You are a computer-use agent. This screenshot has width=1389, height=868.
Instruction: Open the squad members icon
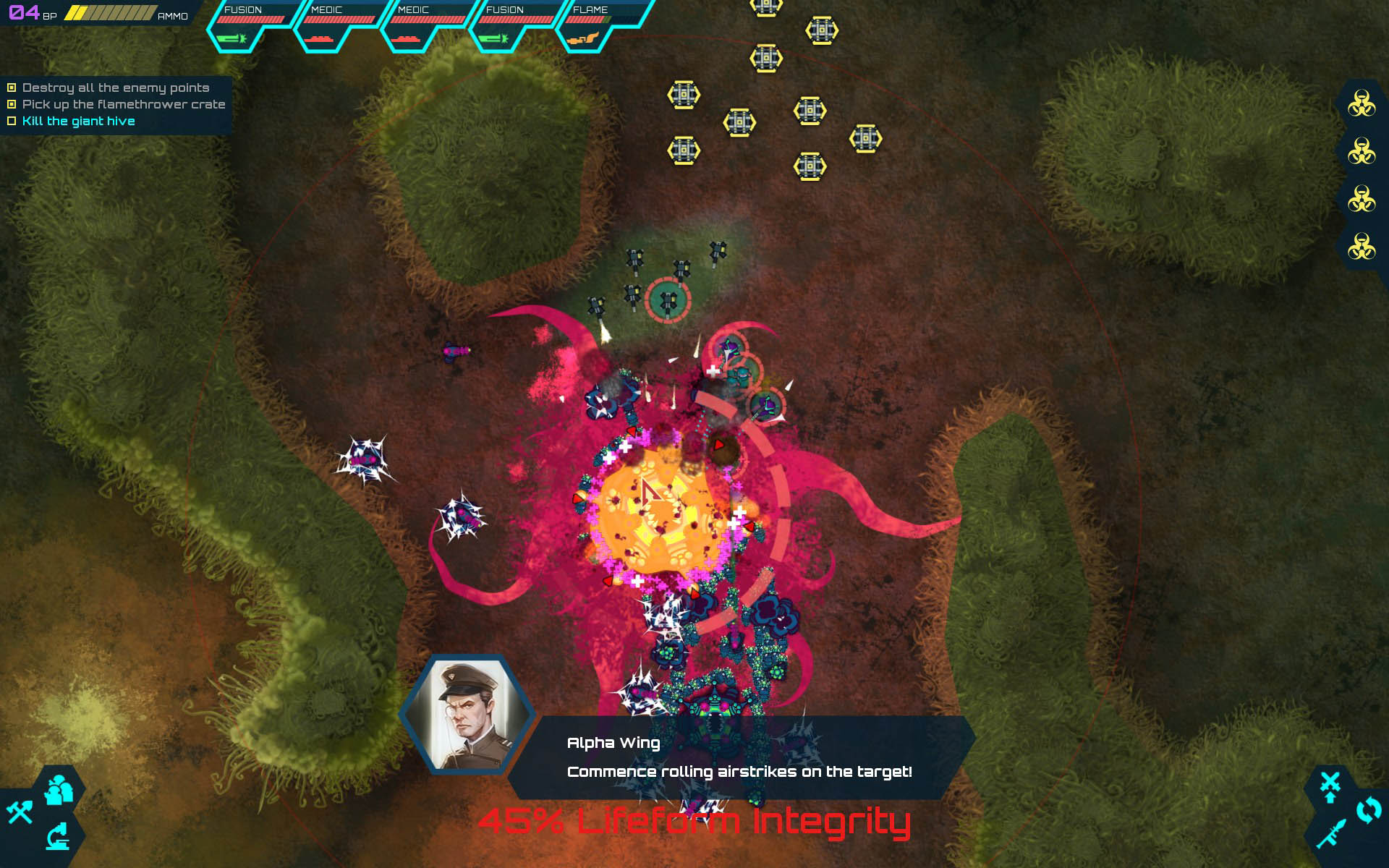point(59,791)
